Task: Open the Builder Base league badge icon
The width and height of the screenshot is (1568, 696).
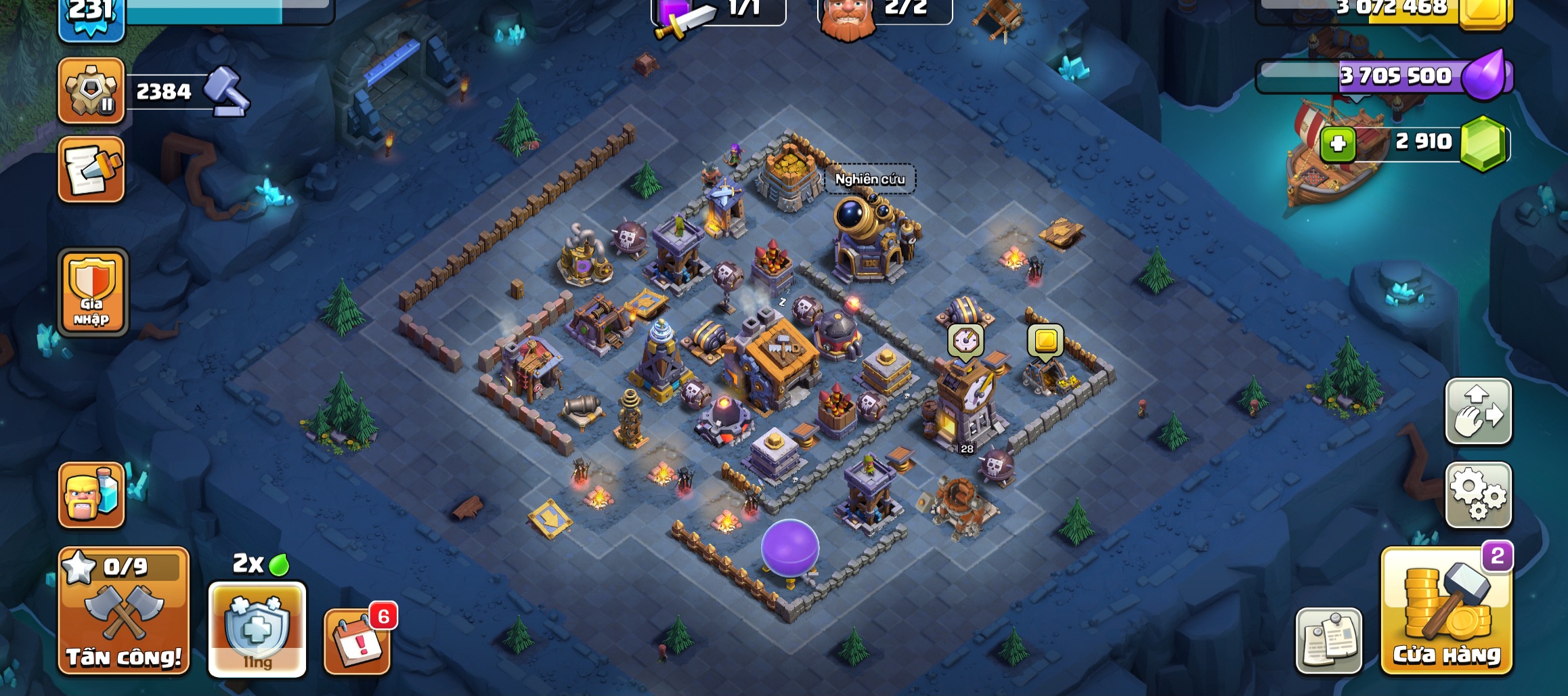Action: pyautogui.click(x=91, y=91)
